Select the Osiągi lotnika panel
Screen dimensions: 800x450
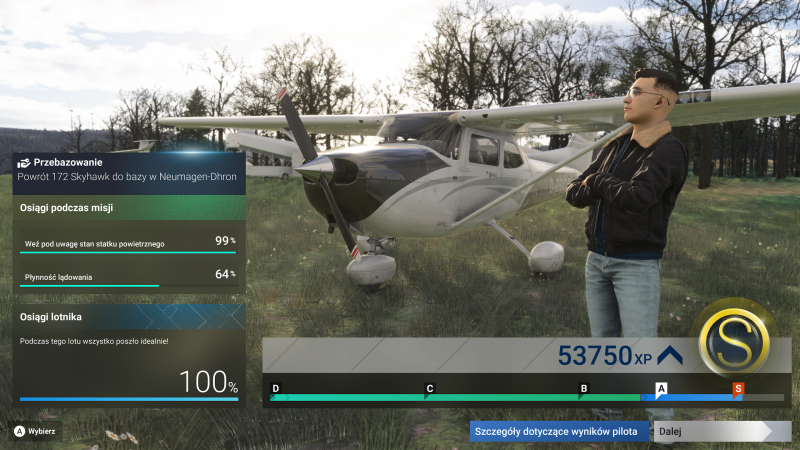pos(128,355)
